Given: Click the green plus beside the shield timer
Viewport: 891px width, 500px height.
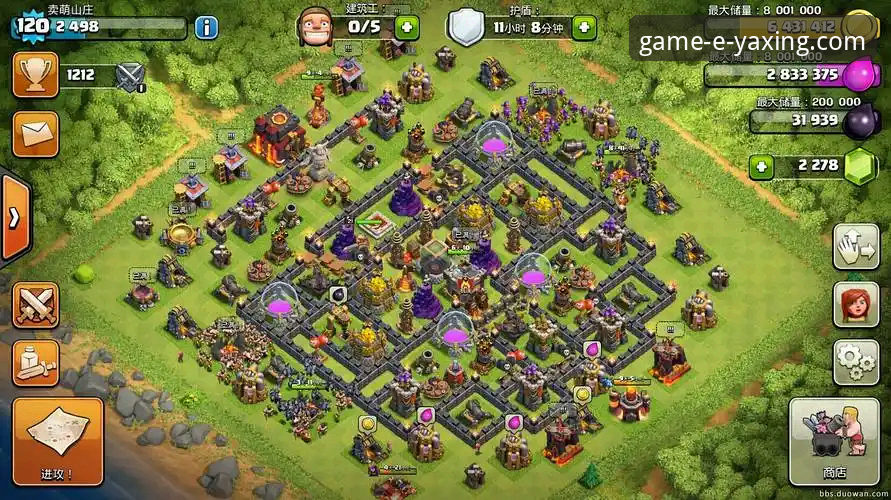Looking at the screenshot, I should pos(584,27).
